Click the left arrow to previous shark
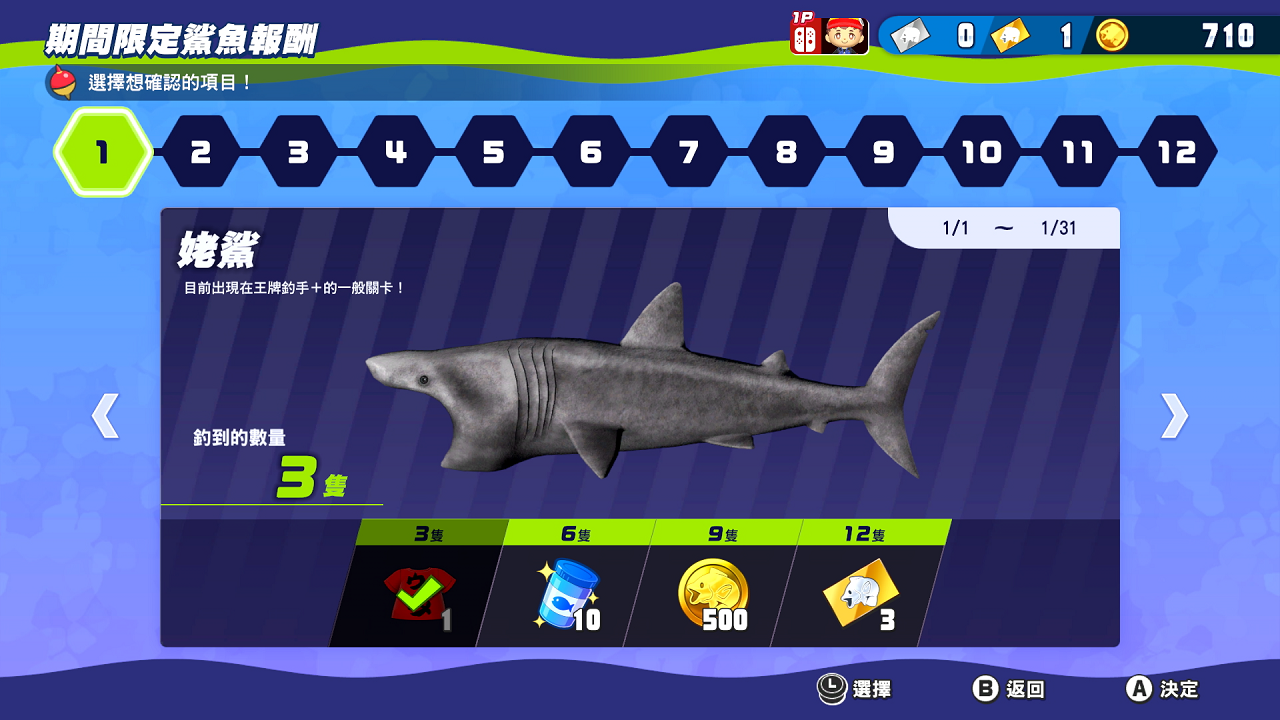 pos(105,416)
